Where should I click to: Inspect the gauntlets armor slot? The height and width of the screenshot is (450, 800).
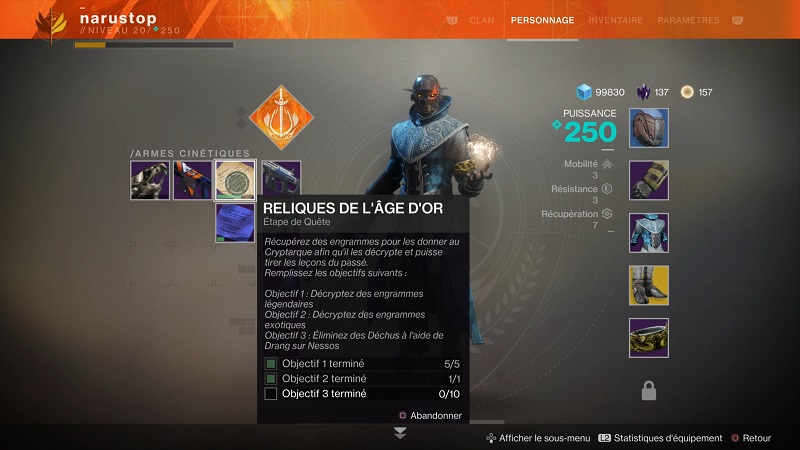648,180
